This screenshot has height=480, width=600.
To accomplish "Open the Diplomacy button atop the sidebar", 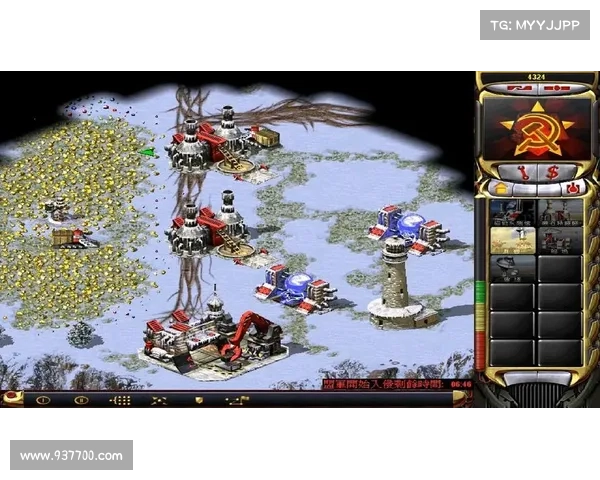I will point(517,89).
